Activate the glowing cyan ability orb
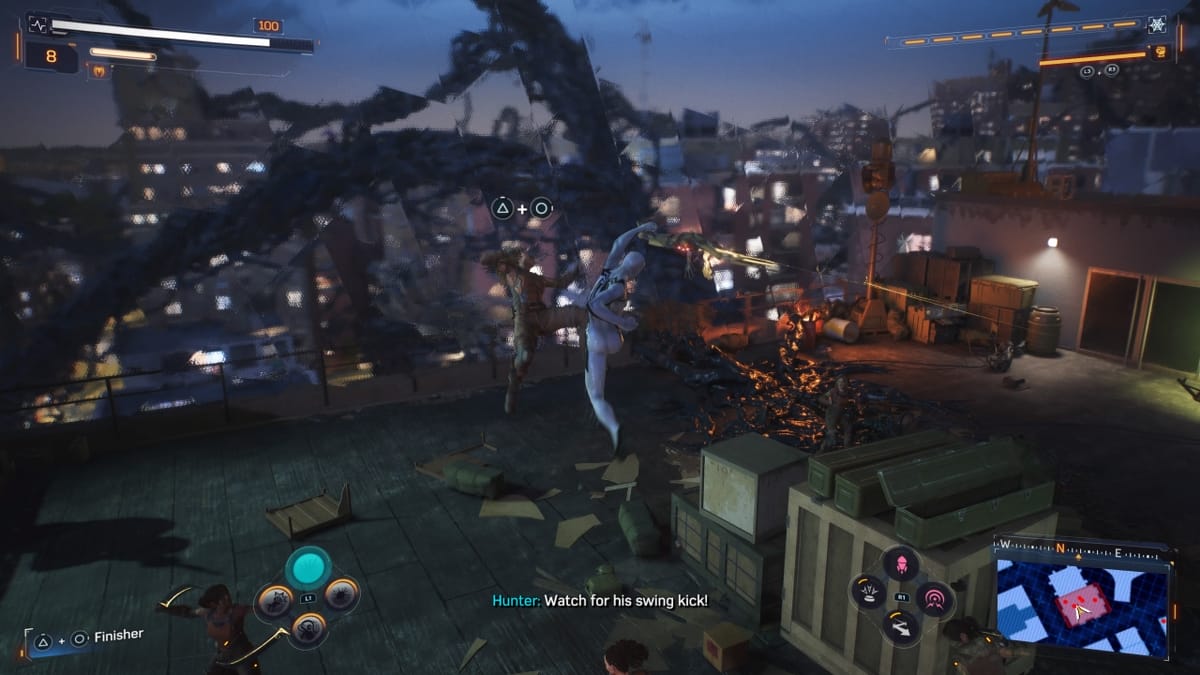The width and height of the screenshot is (1200, 675). tap(308, 569)
